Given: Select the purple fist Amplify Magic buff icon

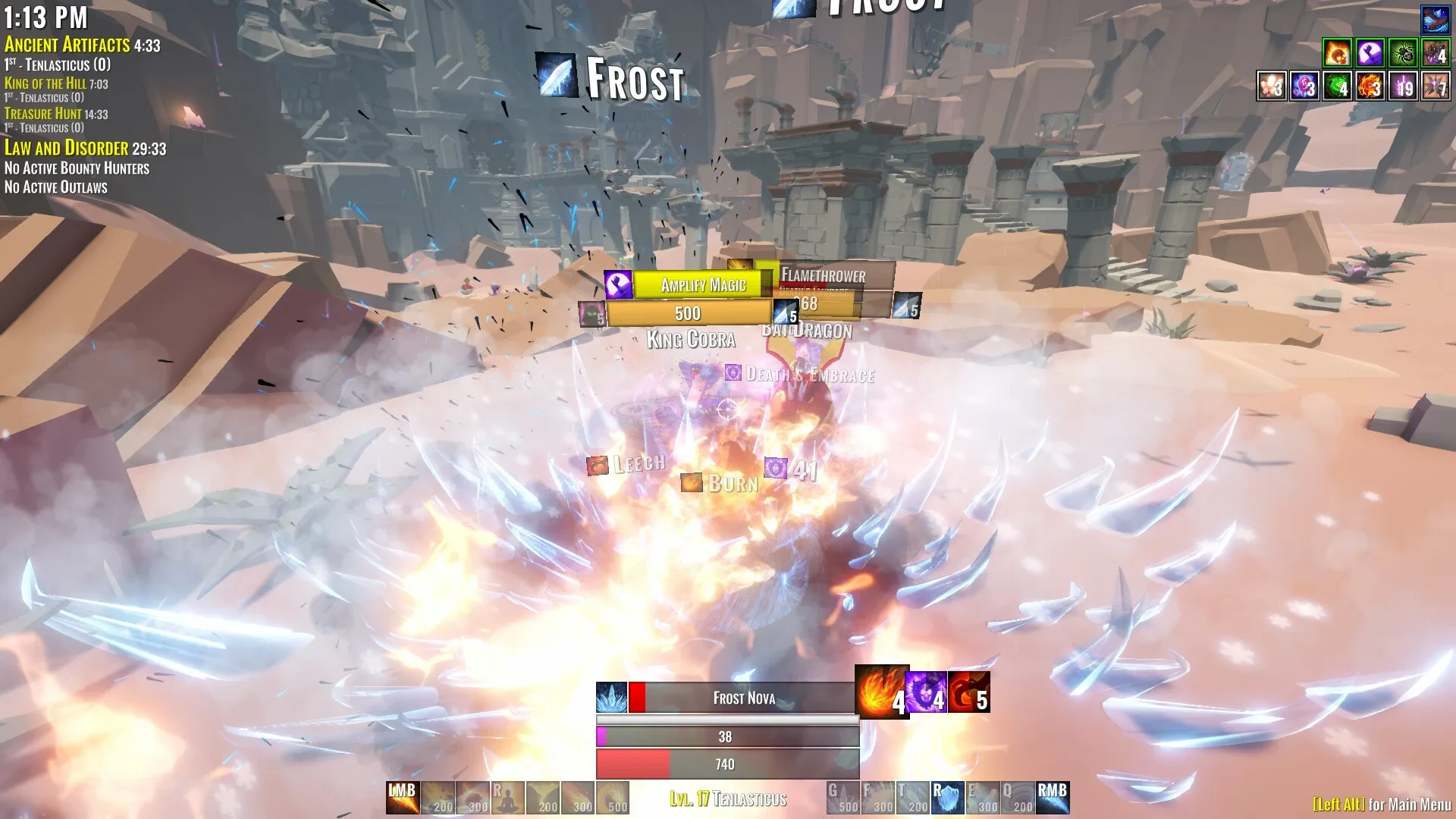Looking at the screenshot, I should click(x=1370, y=54).
